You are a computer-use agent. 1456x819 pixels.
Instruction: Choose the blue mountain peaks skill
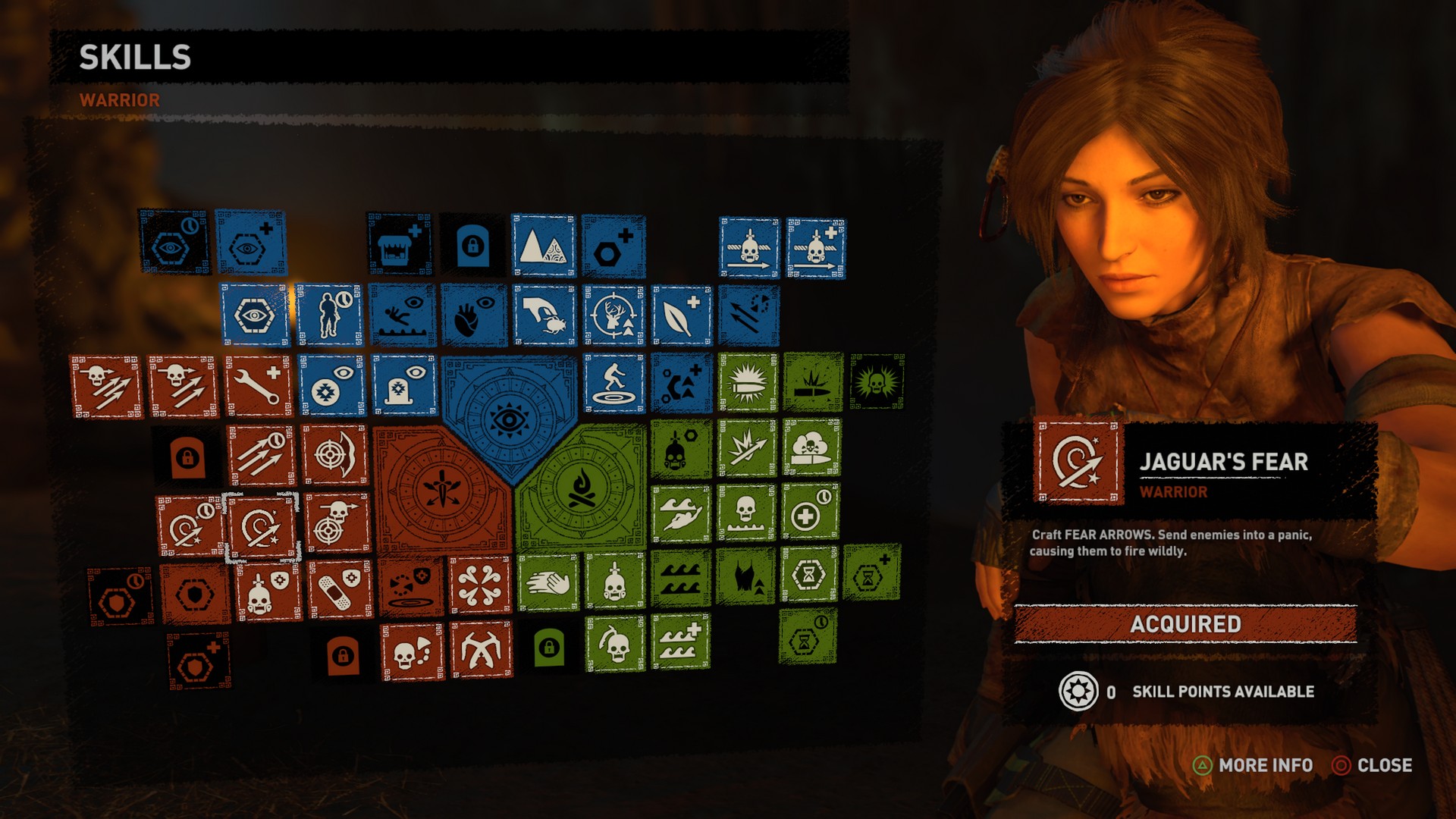tap(543, 246)
